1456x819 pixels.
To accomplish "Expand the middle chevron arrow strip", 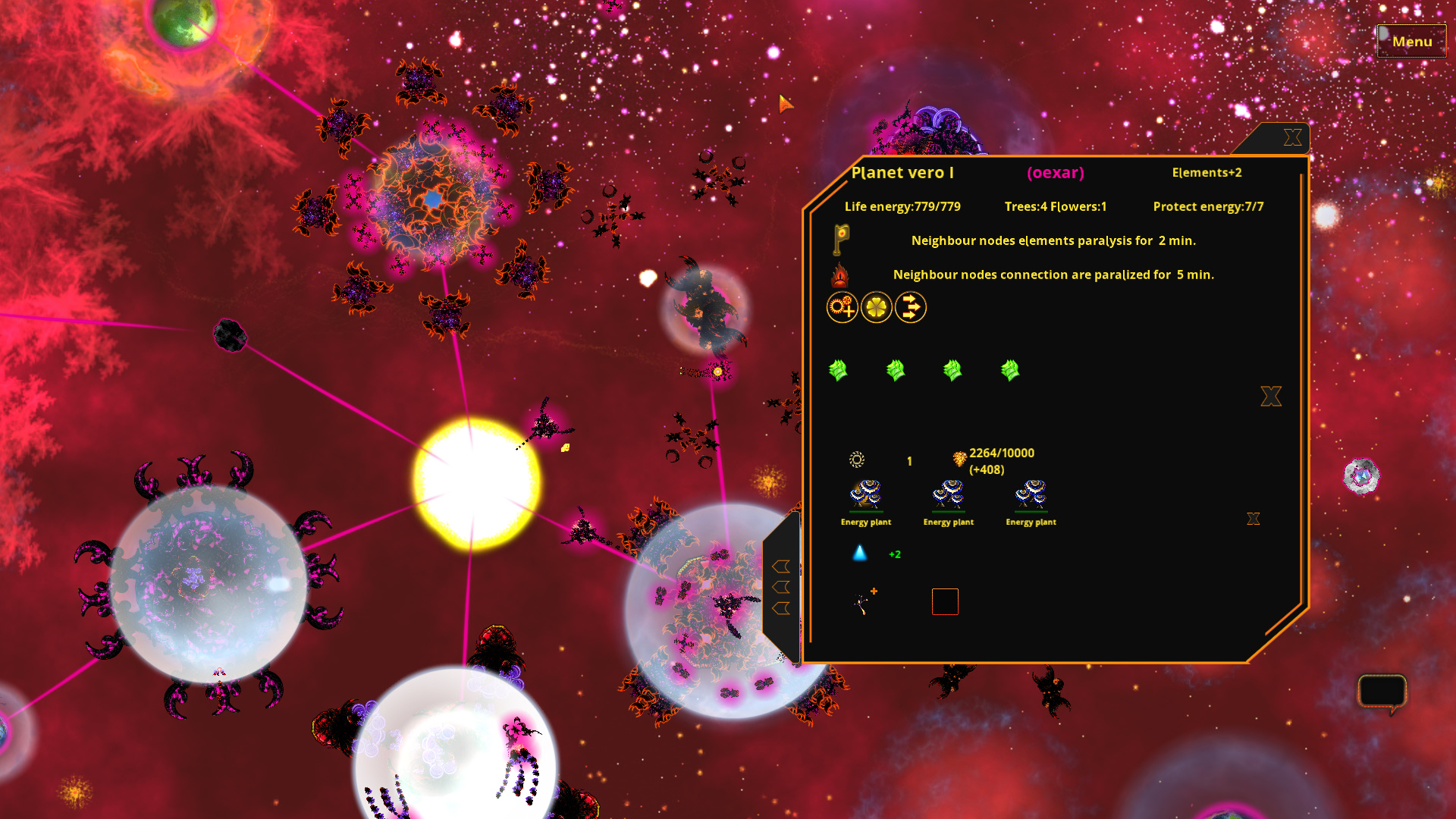I will (780, 585).
